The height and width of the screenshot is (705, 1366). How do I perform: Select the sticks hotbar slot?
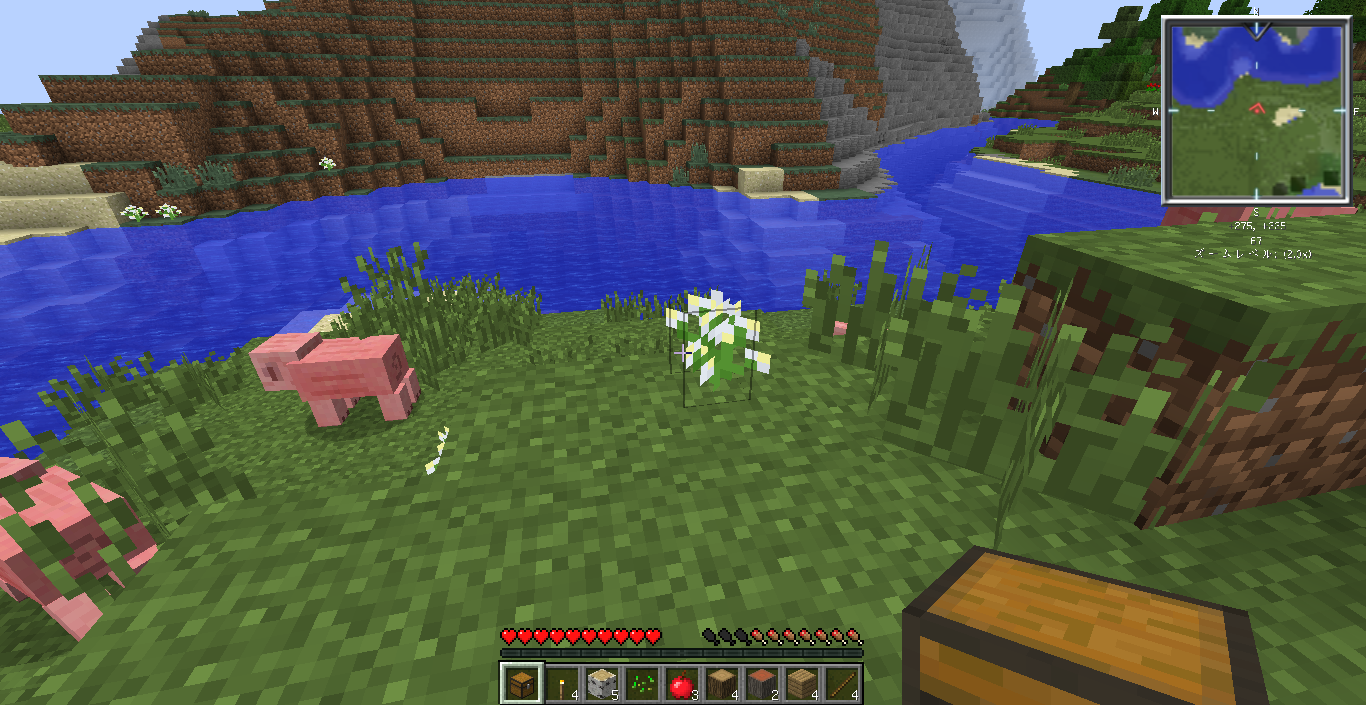[841, 684]
